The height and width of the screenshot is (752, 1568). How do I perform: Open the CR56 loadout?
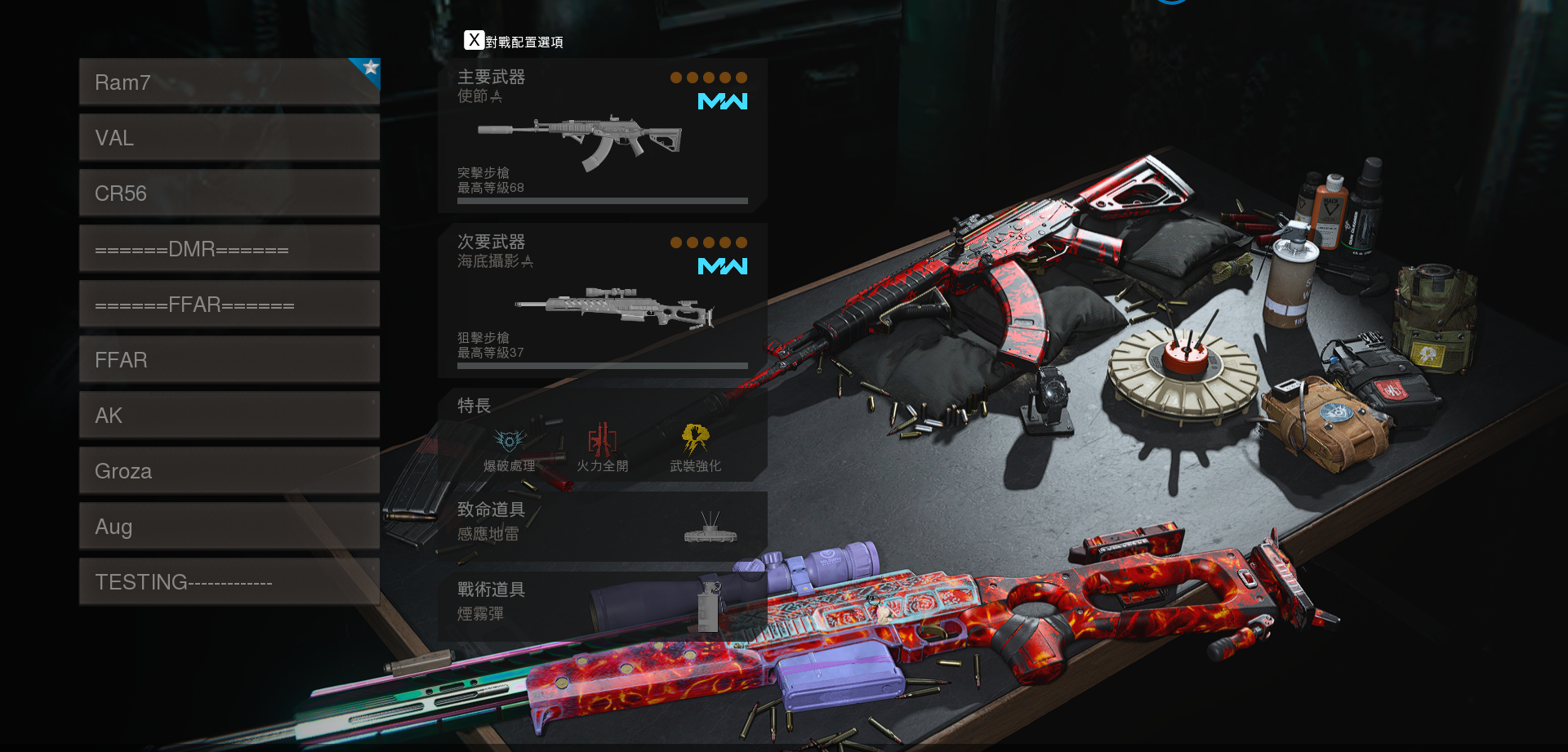(x=229, y=193)
